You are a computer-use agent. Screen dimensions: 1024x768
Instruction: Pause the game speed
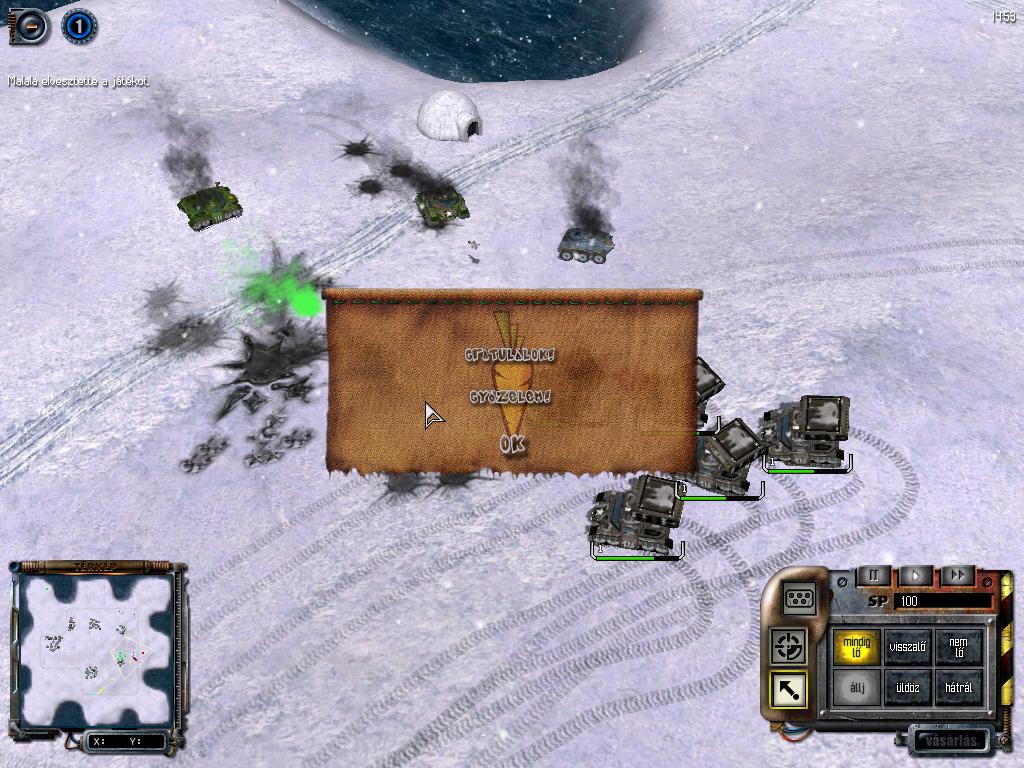click(873, 576)
